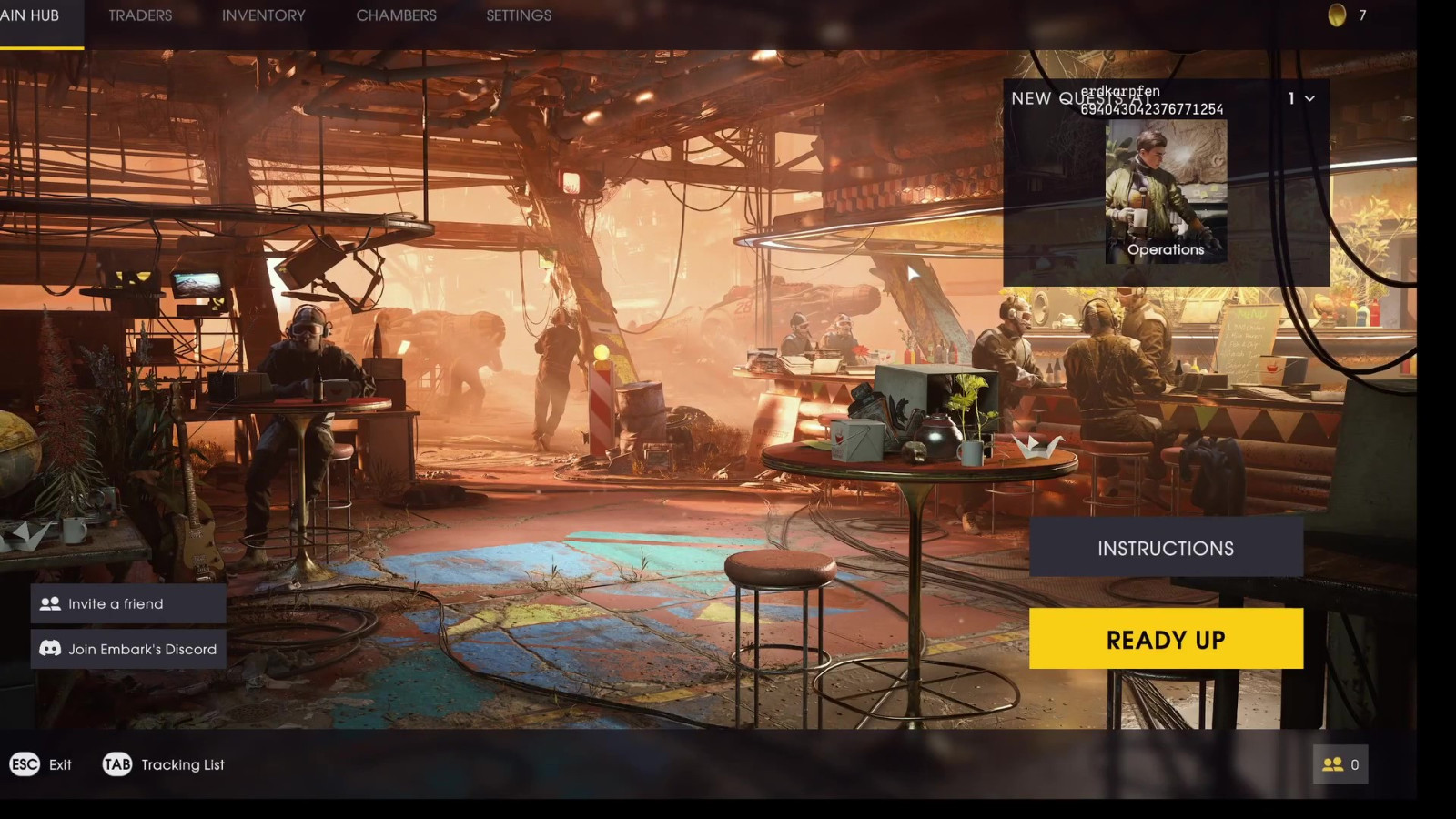Switch to the Main Hub tab
The image size is (1456, 819).
click(x=30, y=16)
